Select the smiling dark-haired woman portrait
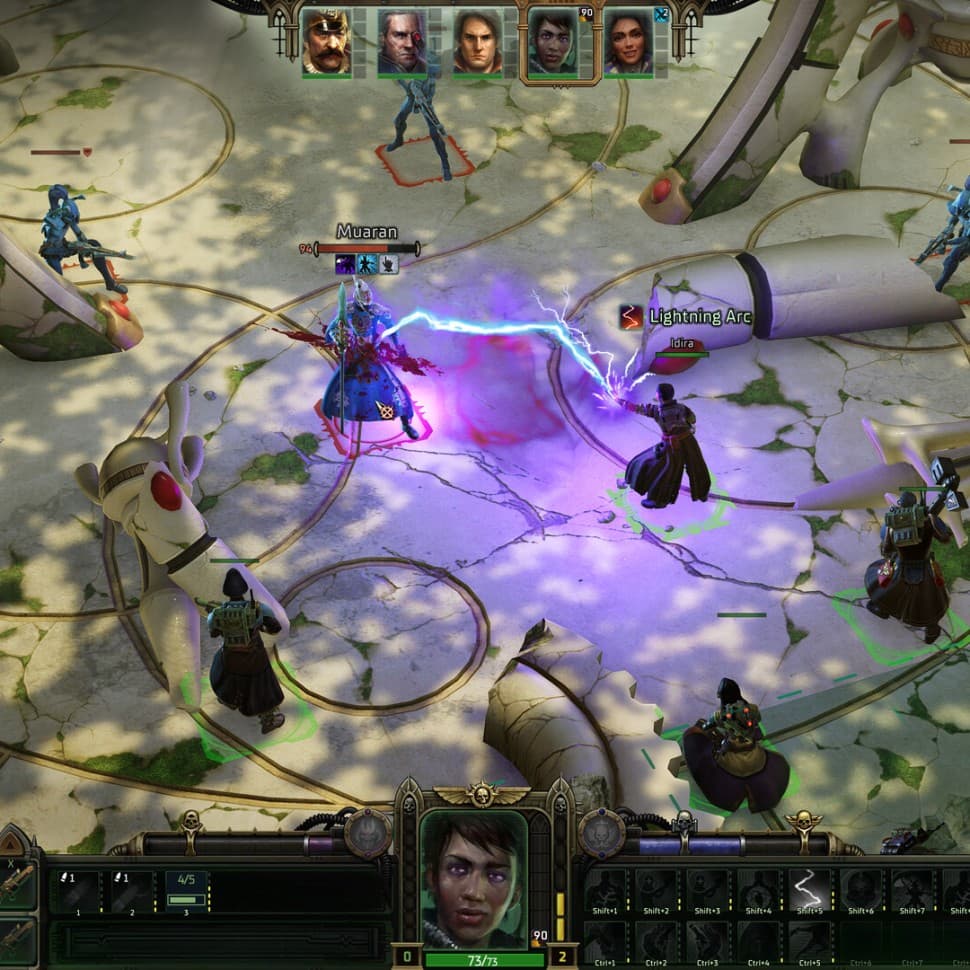Viewport: 970px width, 970px height. 628,42
